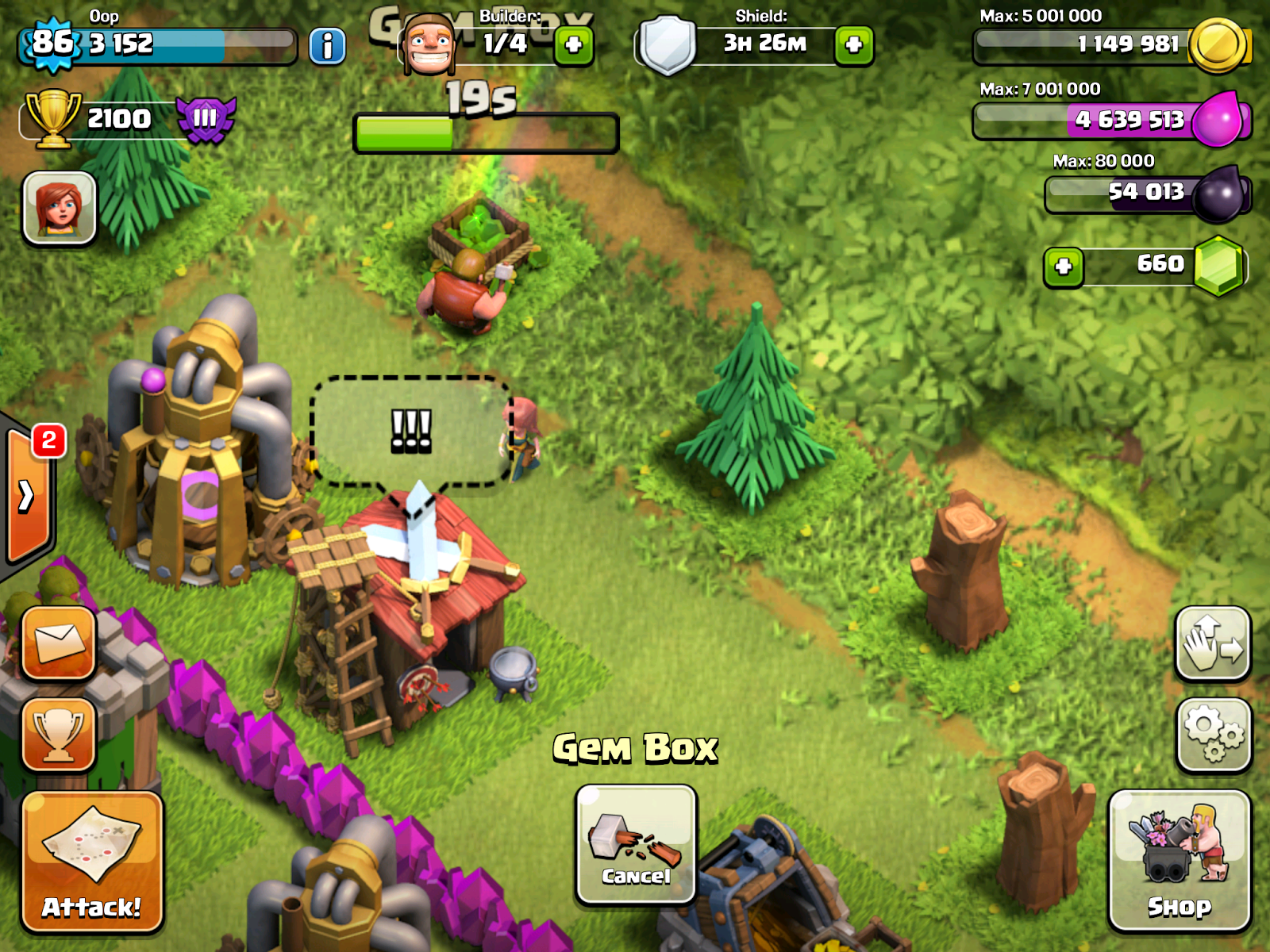Add gems via the plus button

coord(1064,264)
